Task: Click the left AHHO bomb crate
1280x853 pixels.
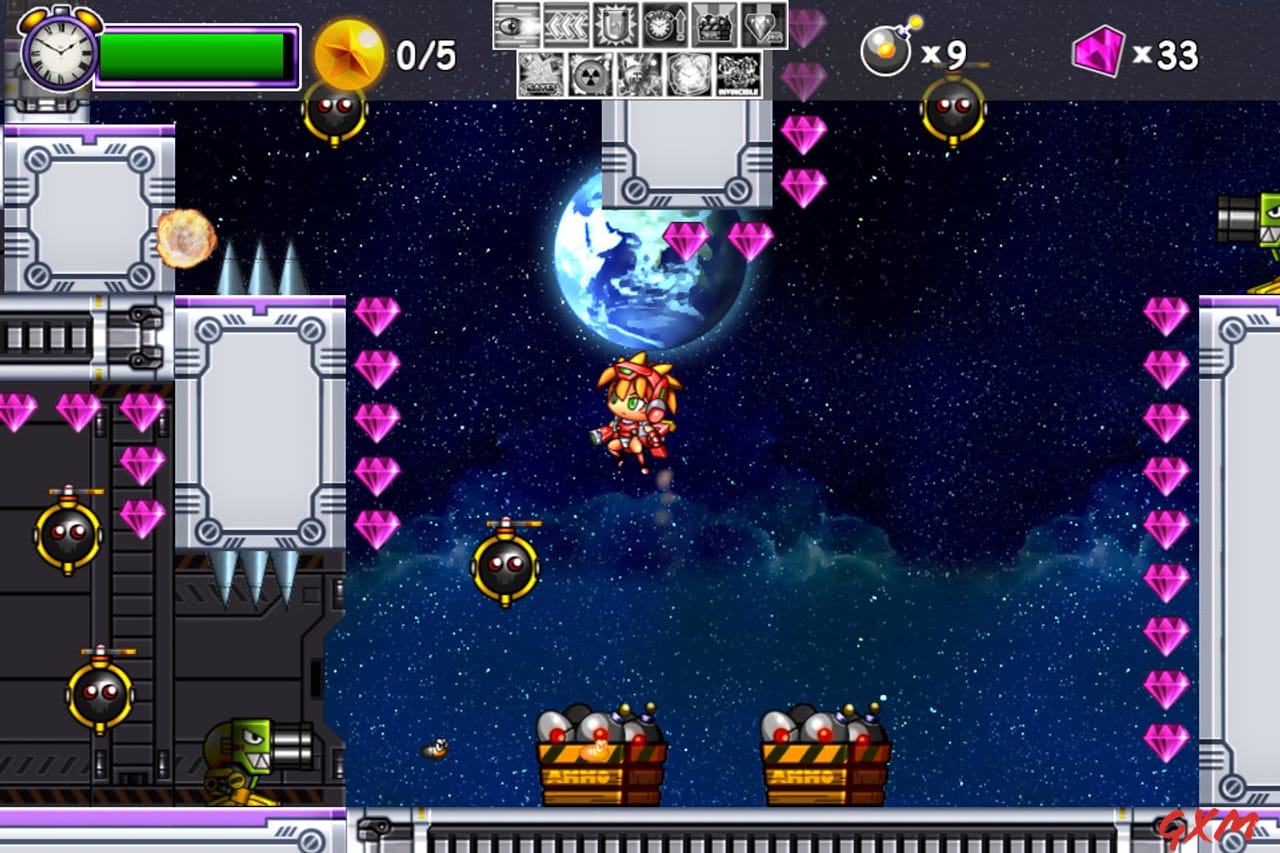Action: pyautogui.click(x=600, y=760)
